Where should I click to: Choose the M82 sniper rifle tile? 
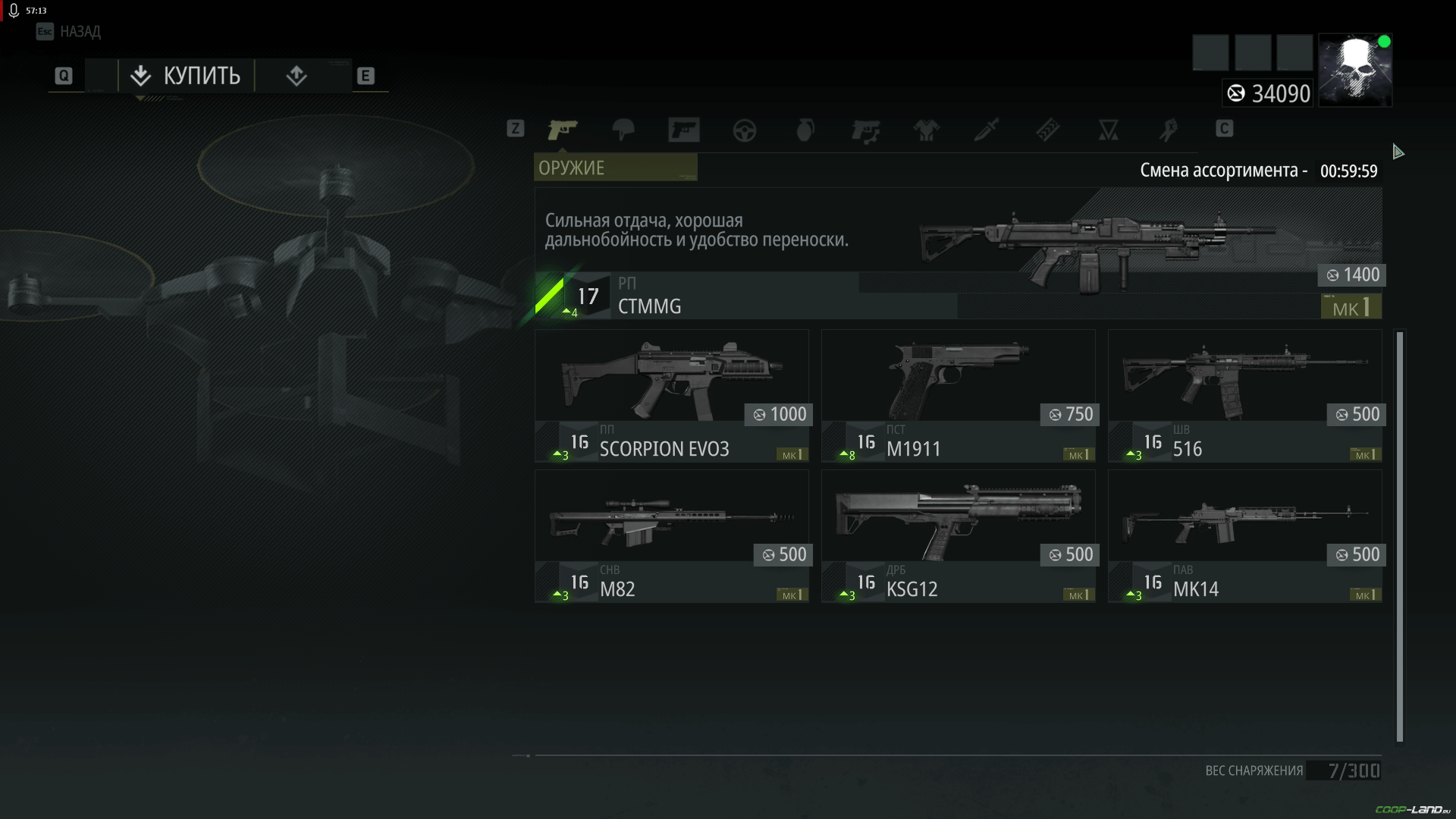[x=672, y=536]
